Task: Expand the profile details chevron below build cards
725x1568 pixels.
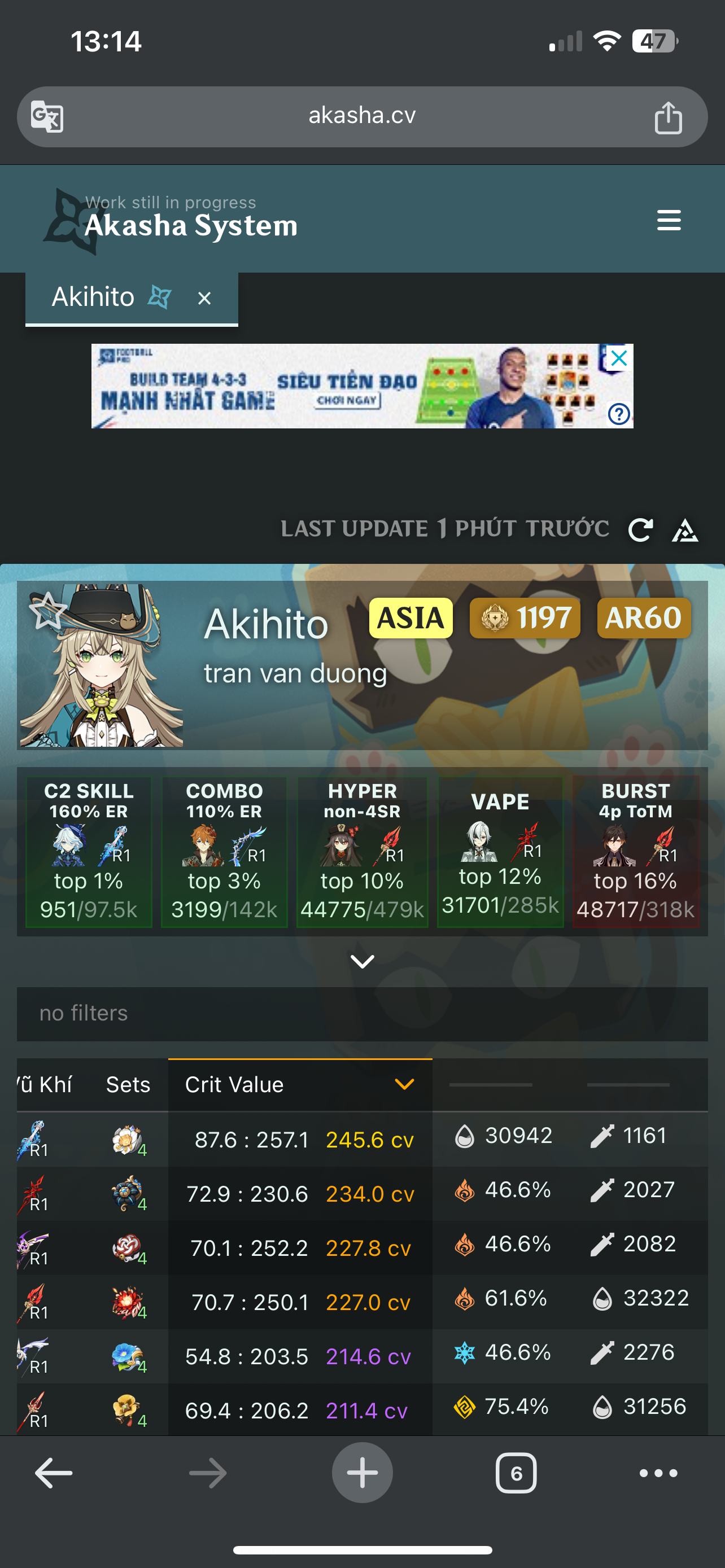Action: tap(362, 961)
